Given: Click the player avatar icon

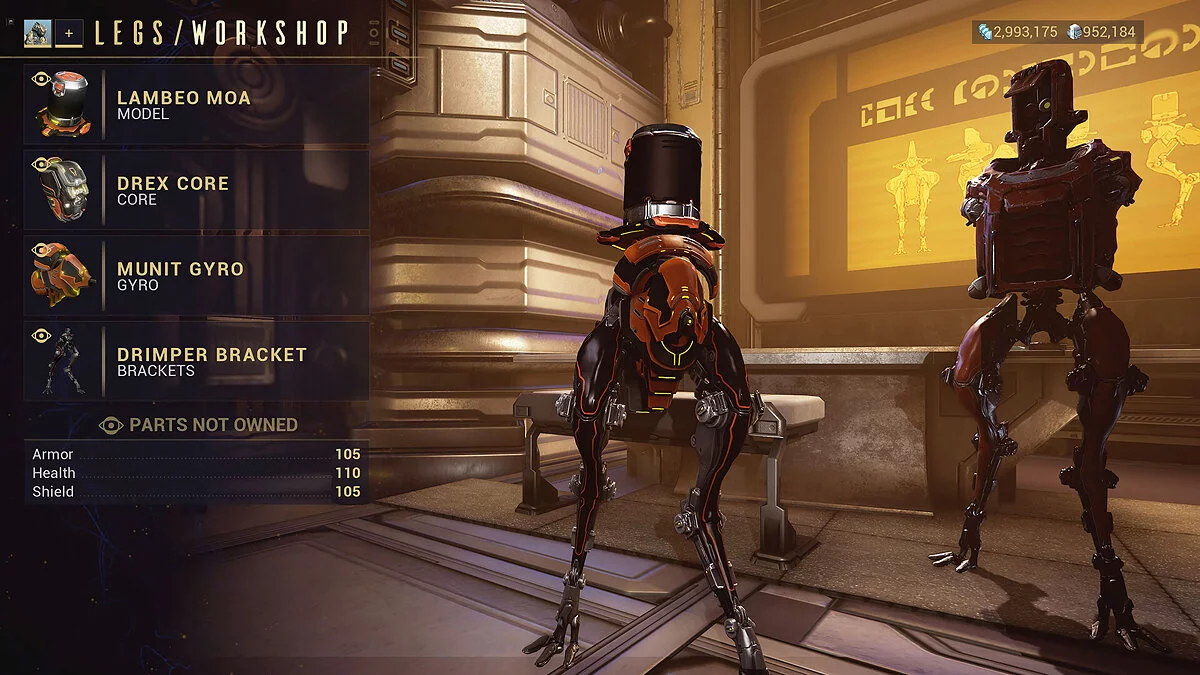Looking at the screenshot, I should [38, 33].
